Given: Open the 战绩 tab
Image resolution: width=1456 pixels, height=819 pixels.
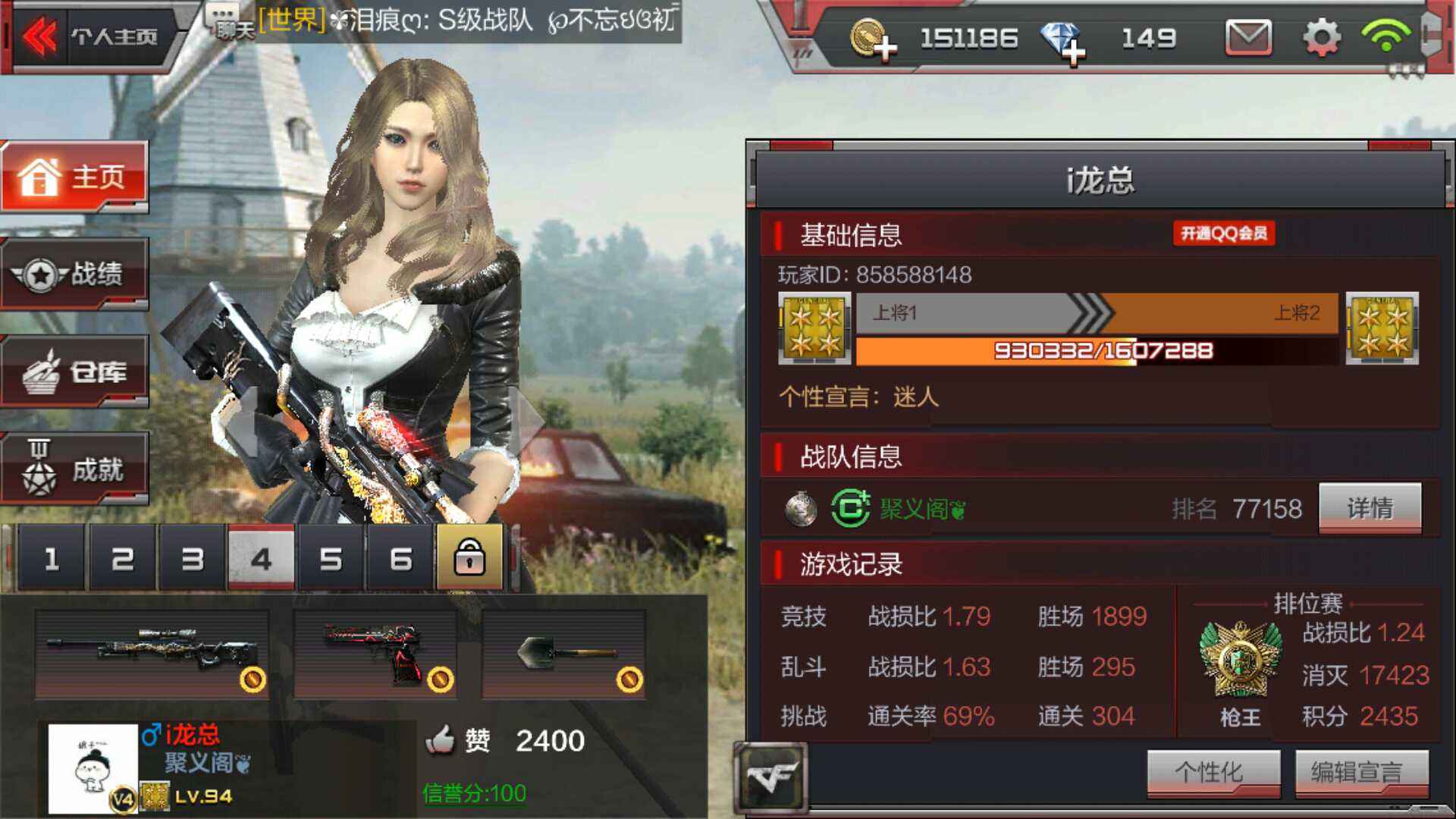Looking at the screenshot, I should click(74, 275).
